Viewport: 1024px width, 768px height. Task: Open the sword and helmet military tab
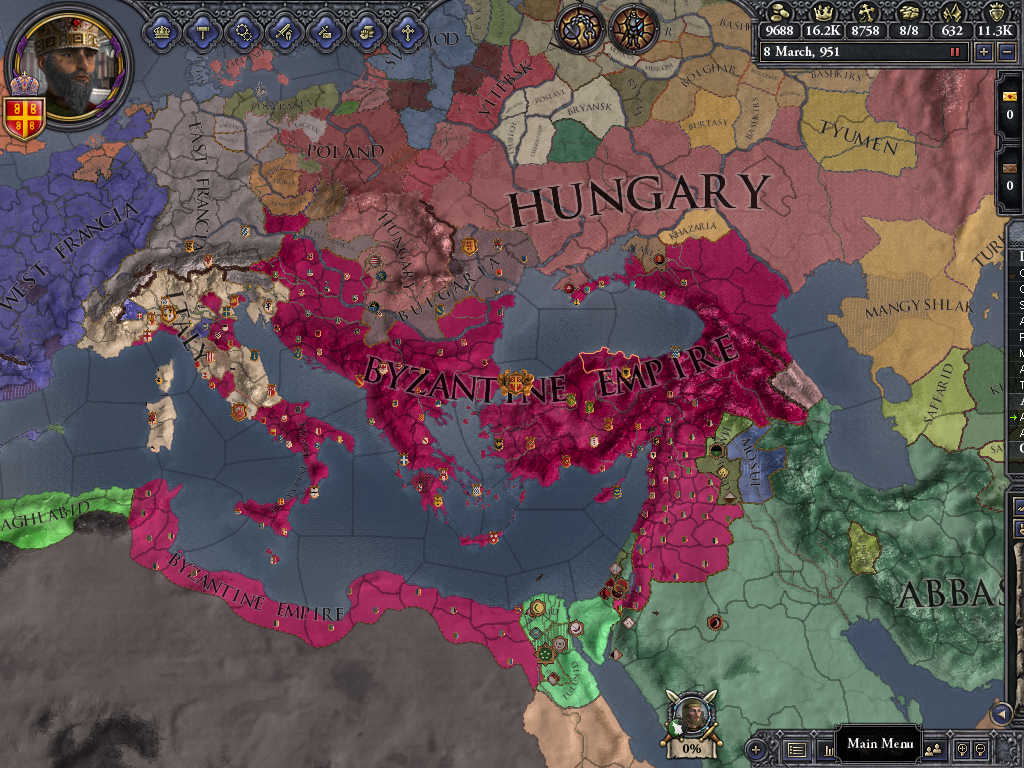pyautogui.click(x=284, y=31)
